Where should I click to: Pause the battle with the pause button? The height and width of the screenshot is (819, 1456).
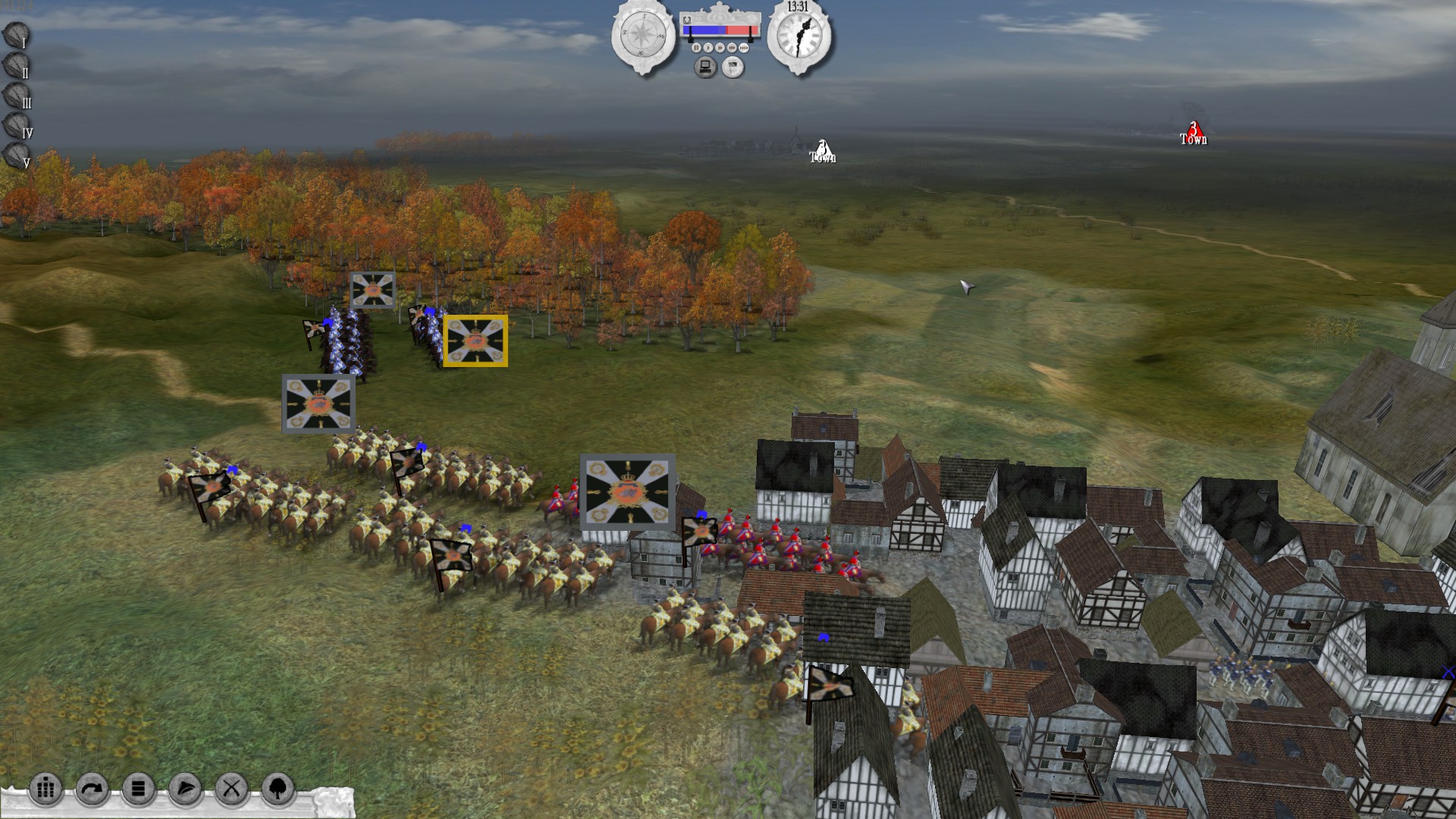[x=696, y=48]
